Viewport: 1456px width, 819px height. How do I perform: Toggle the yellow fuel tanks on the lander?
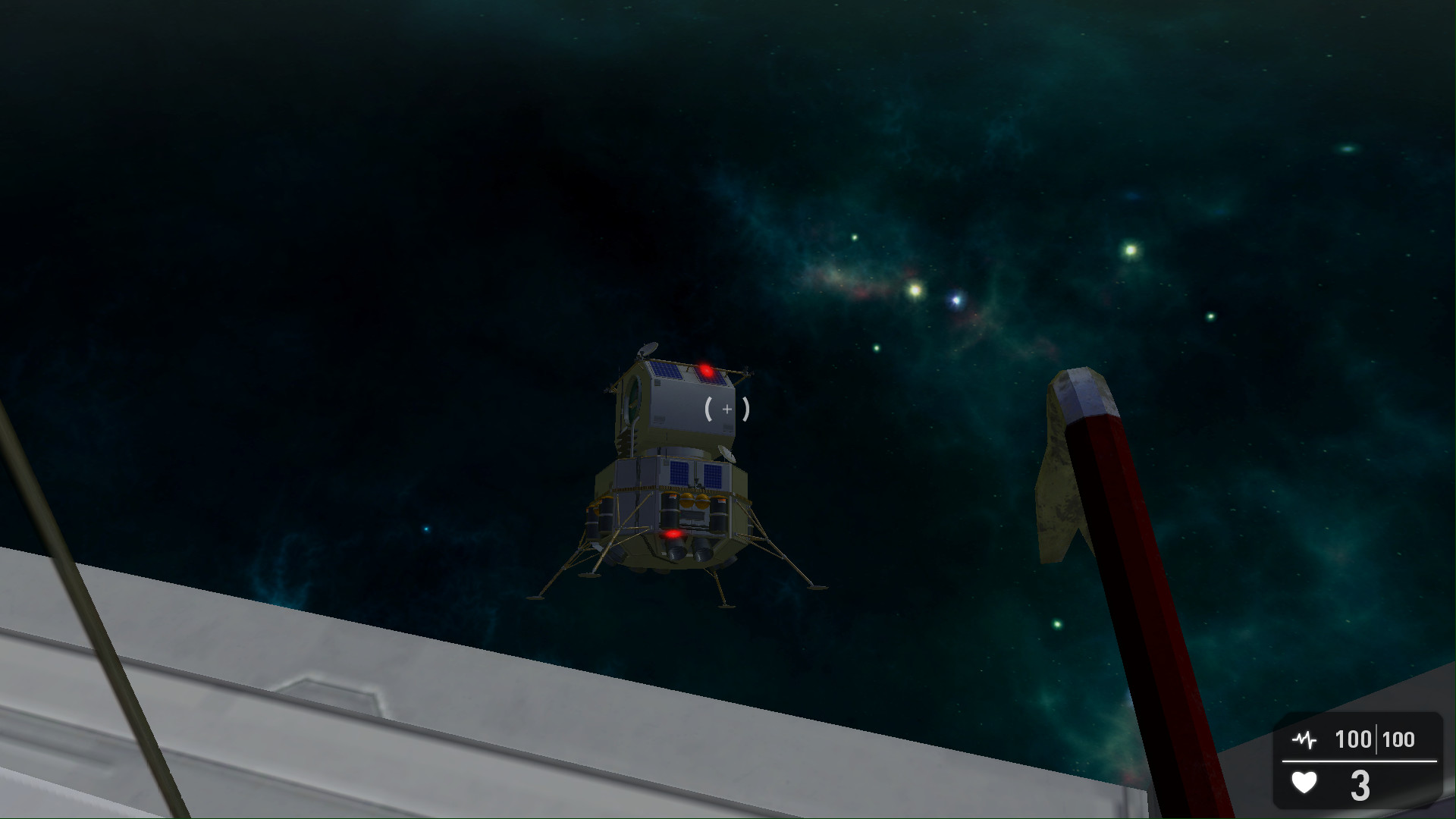[695, 500]
